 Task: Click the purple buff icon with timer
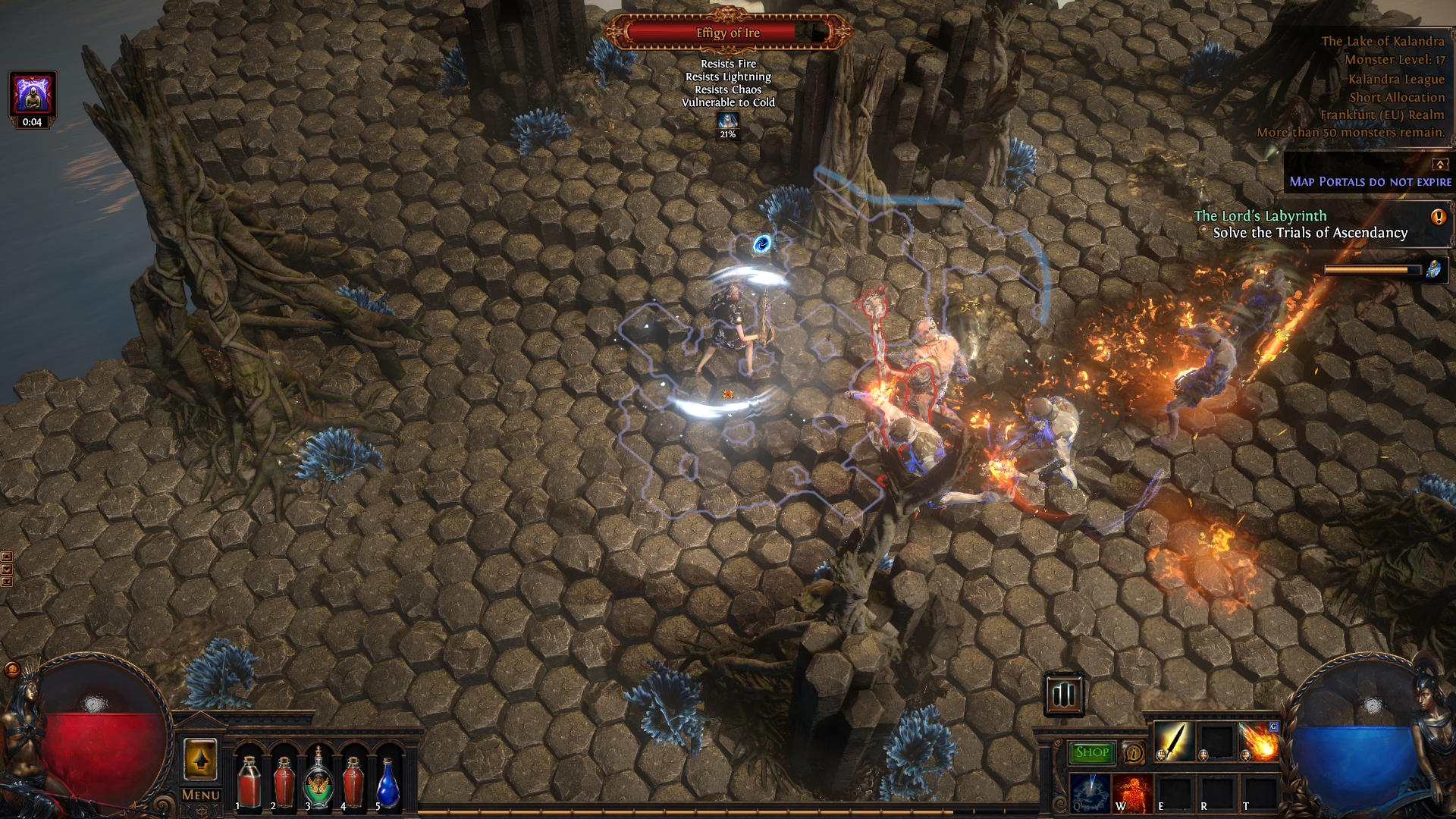32,95
